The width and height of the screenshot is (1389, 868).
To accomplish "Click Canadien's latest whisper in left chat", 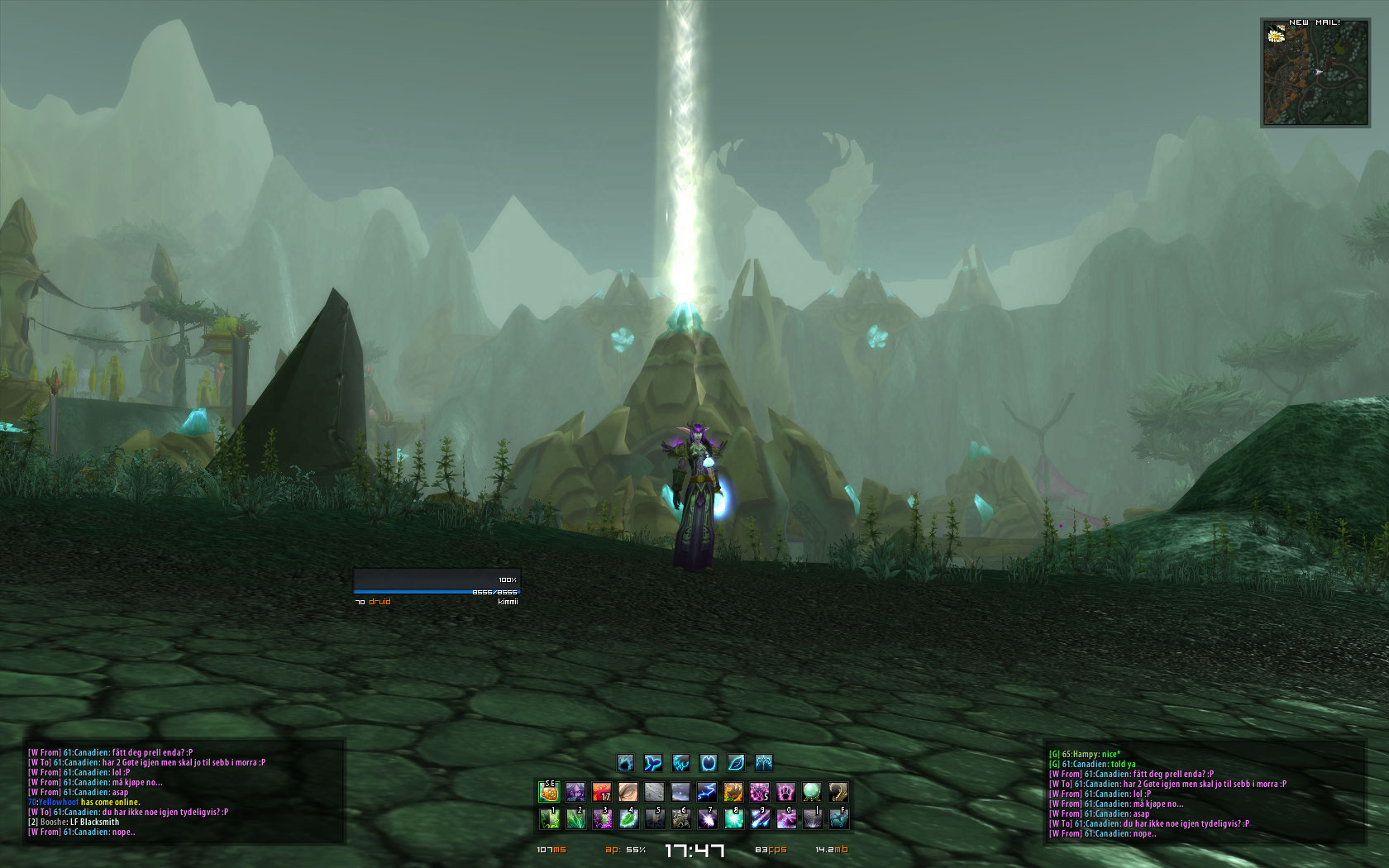I will coord(81,832).
